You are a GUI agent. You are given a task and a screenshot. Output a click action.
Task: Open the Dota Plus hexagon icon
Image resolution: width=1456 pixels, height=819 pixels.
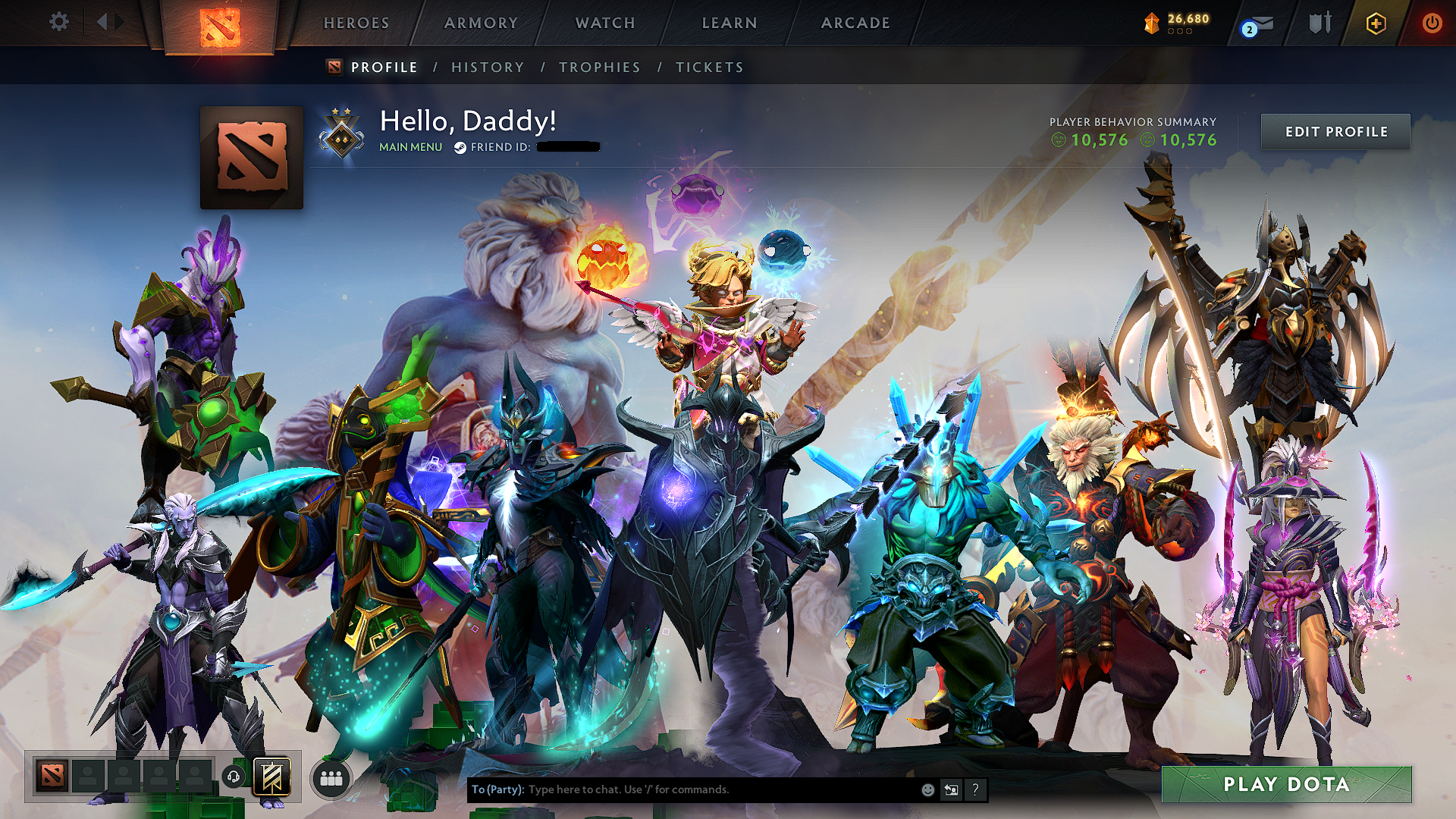click(x=1376, y=24)
